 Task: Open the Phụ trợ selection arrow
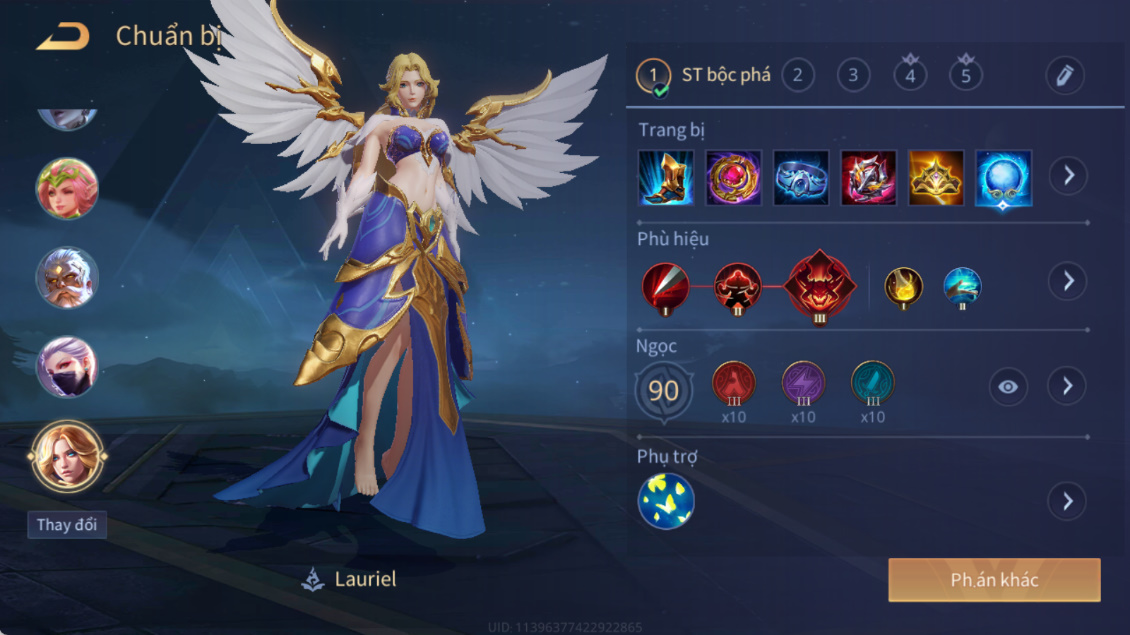coord(1068,501)
